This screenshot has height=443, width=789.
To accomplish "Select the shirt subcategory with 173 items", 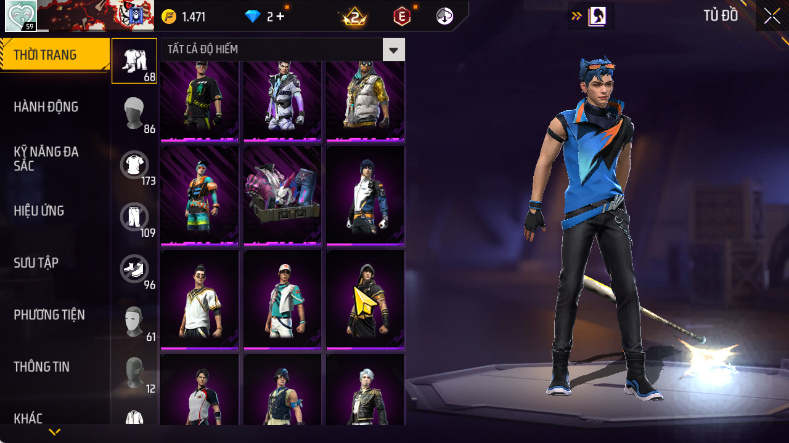I will click(x=134, y=165).
